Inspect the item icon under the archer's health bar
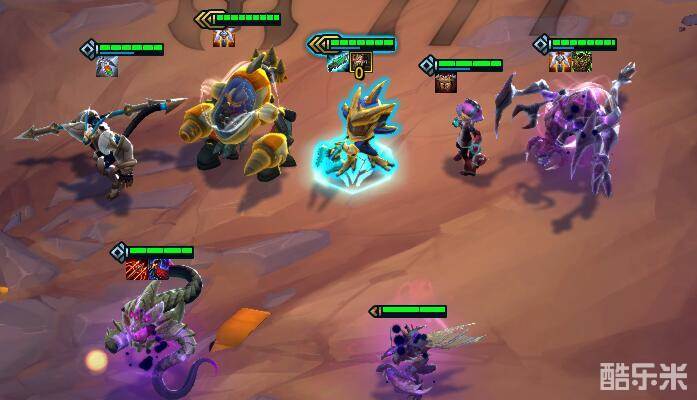This screenshot has height=400, width=697. pos(104,68)
